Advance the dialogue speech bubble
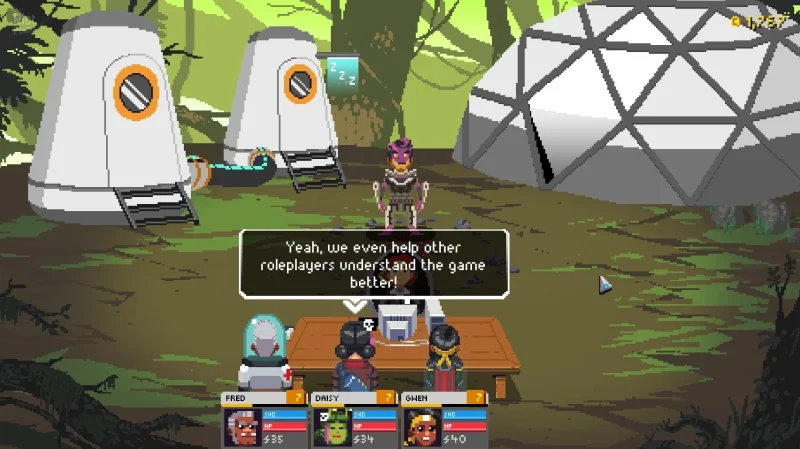The width and height of the screenshot is (800, 449). click(x=373, y=264)
